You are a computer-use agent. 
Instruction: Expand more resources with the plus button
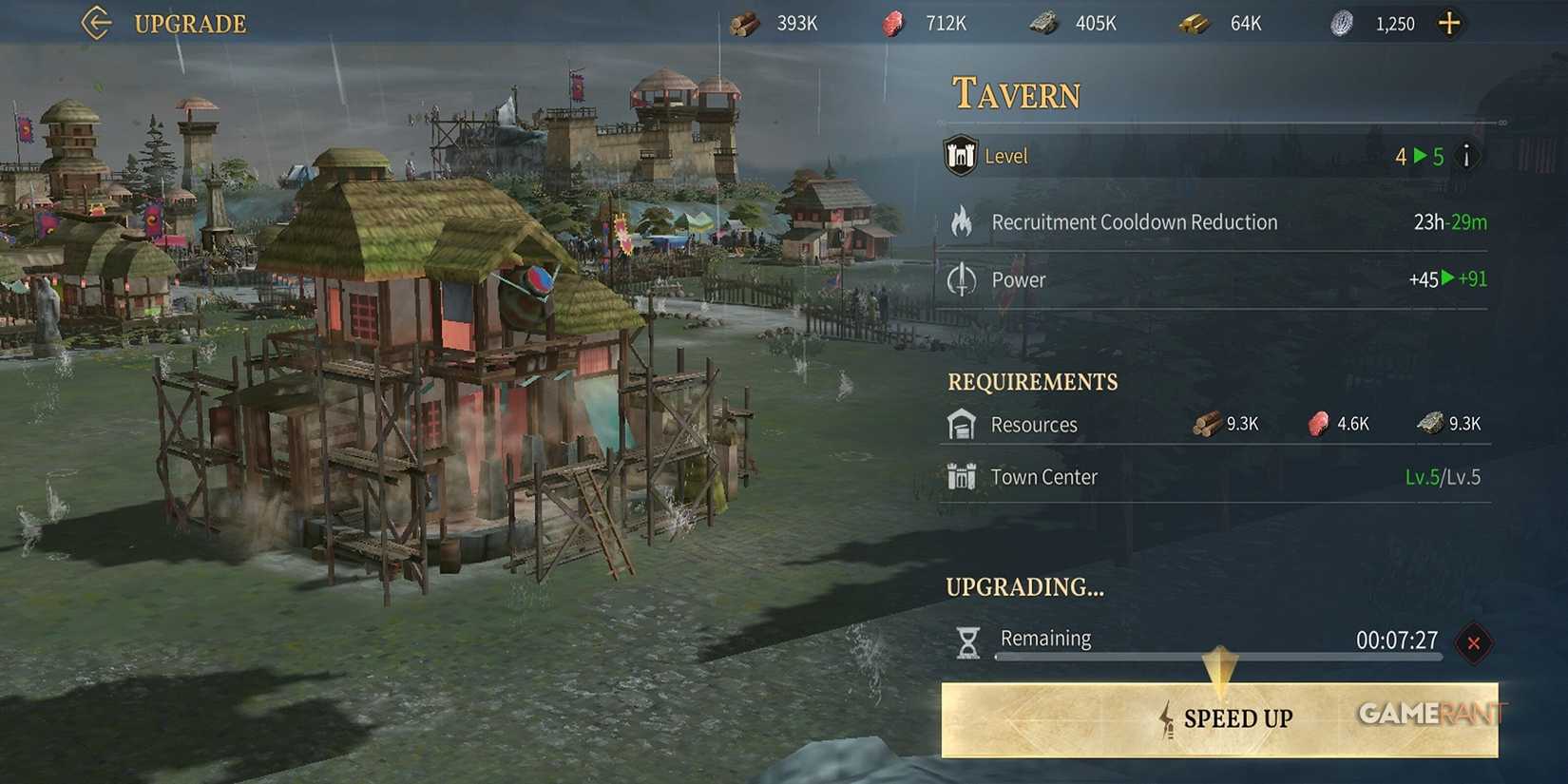(x=1449, y=23)
